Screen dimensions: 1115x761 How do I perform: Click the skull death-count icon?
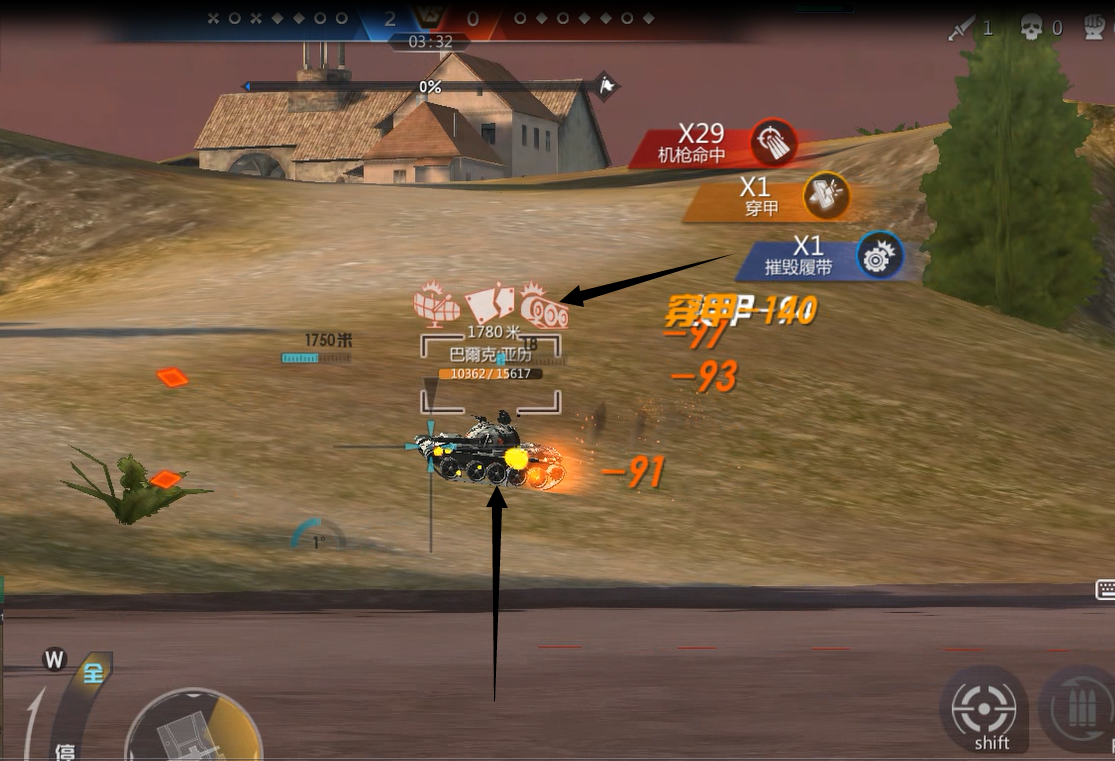pyautogui.click(x=1031, y=28)
